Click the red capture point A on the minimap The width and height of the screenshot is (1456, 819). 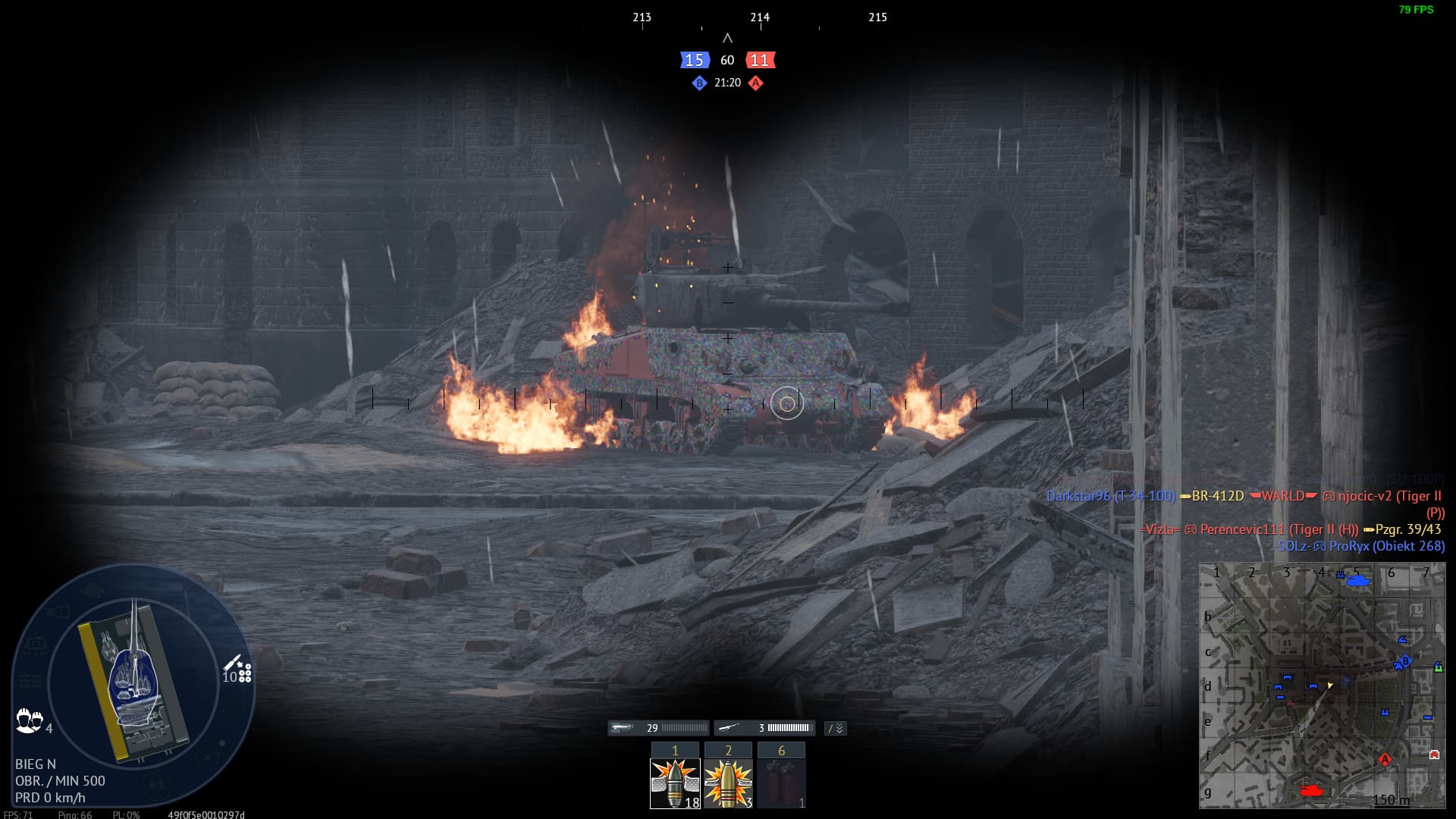1385,759
